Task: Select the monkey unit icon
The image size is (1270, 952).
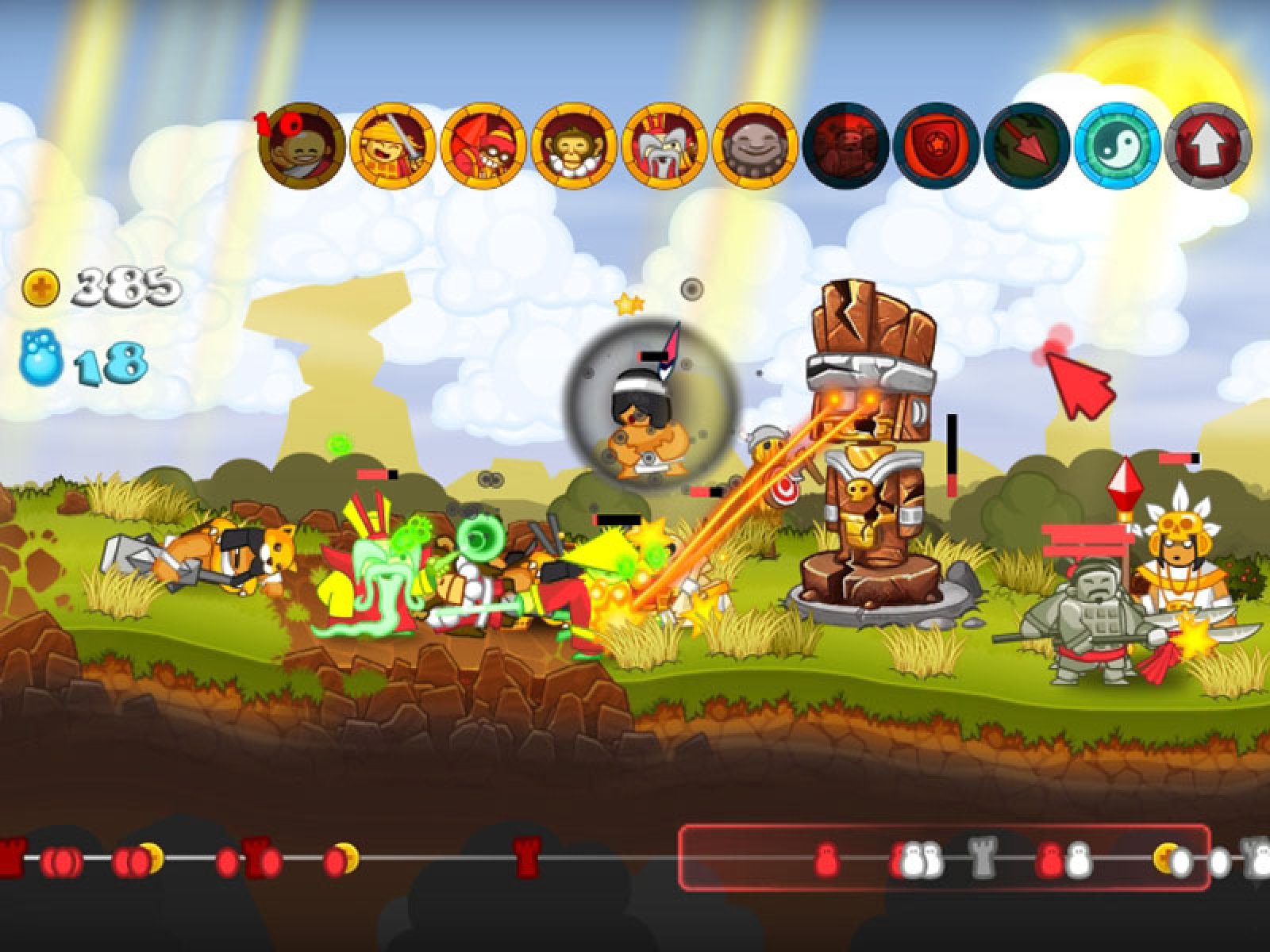Action: pos(575,147)
